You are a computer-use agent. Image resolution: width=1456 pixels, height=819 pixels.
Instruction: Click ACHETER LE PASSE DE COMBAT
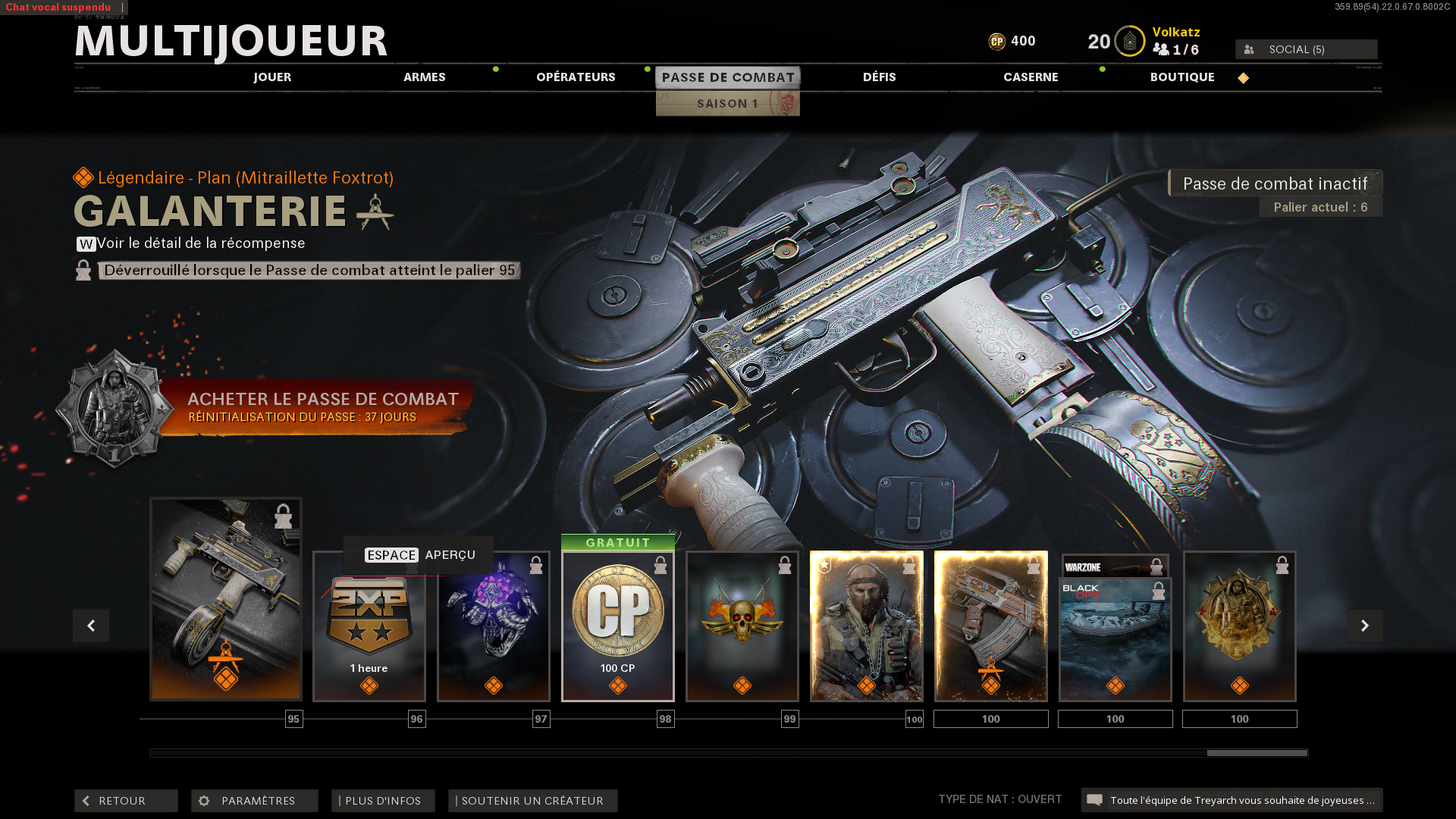(324, 399)
